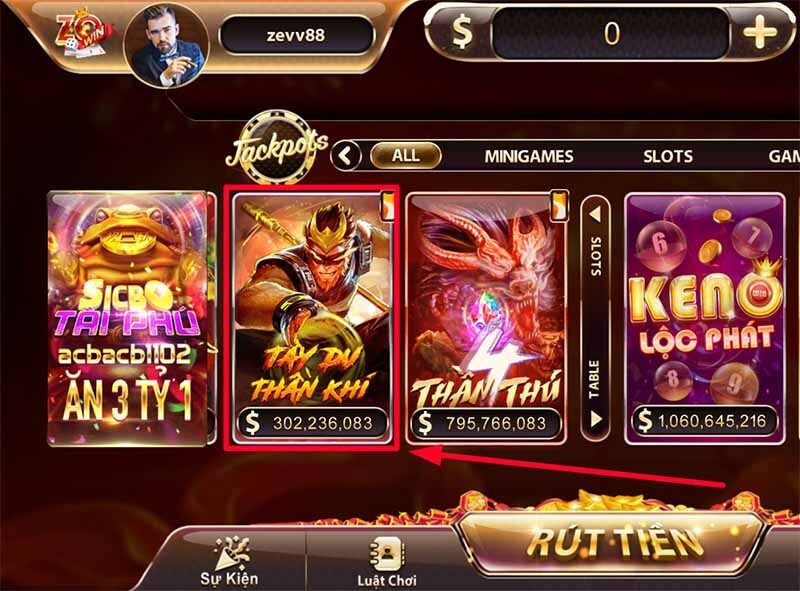The height and width of the screenshot is (591, 800).
Task: Switch to the SLOTS tab
Action: pyautogui.click(x=667, y=157)
